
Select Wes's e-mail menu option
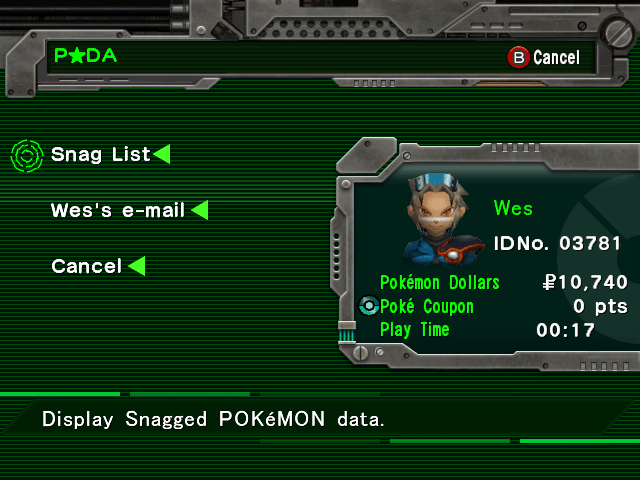click(x=118, y=210)
